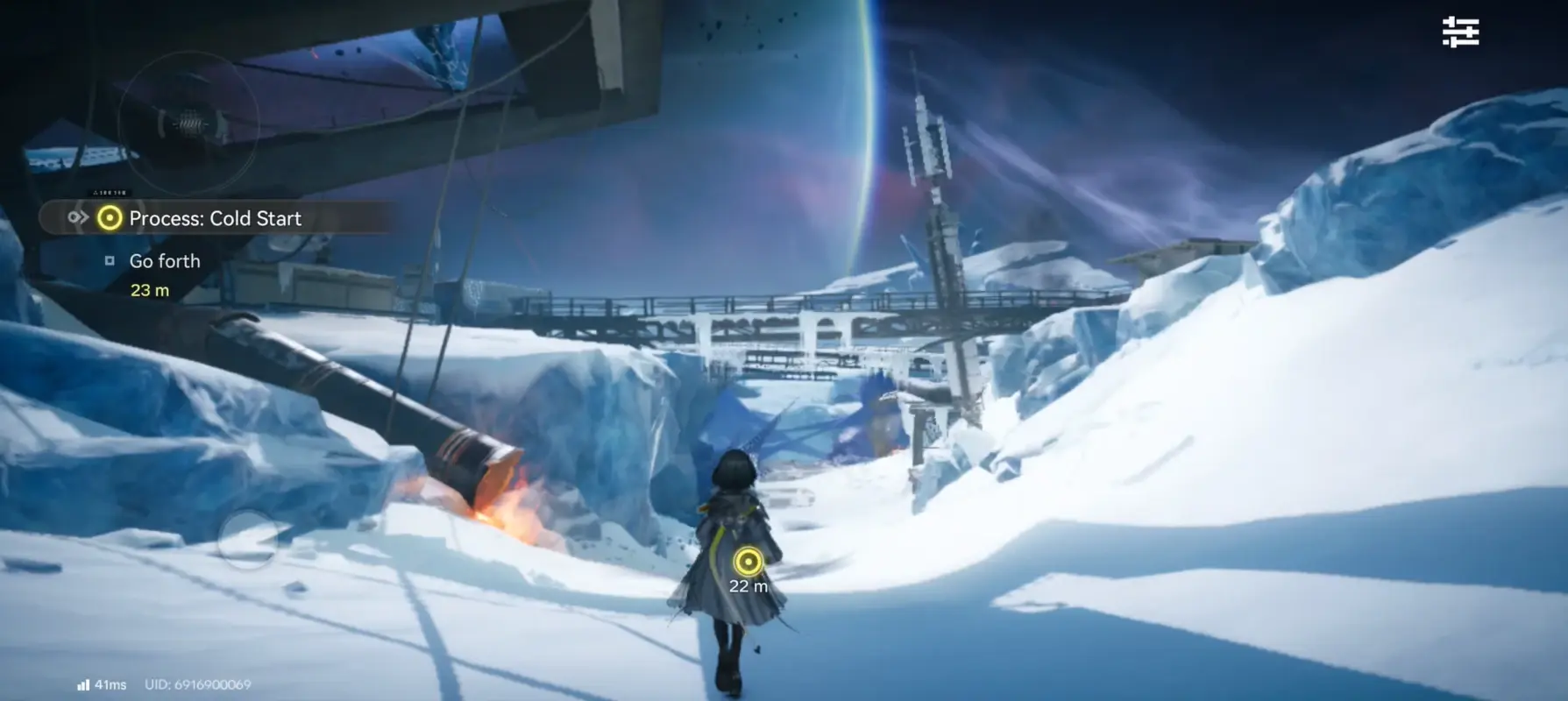Open the Go forth objective entry

[165, 260]
